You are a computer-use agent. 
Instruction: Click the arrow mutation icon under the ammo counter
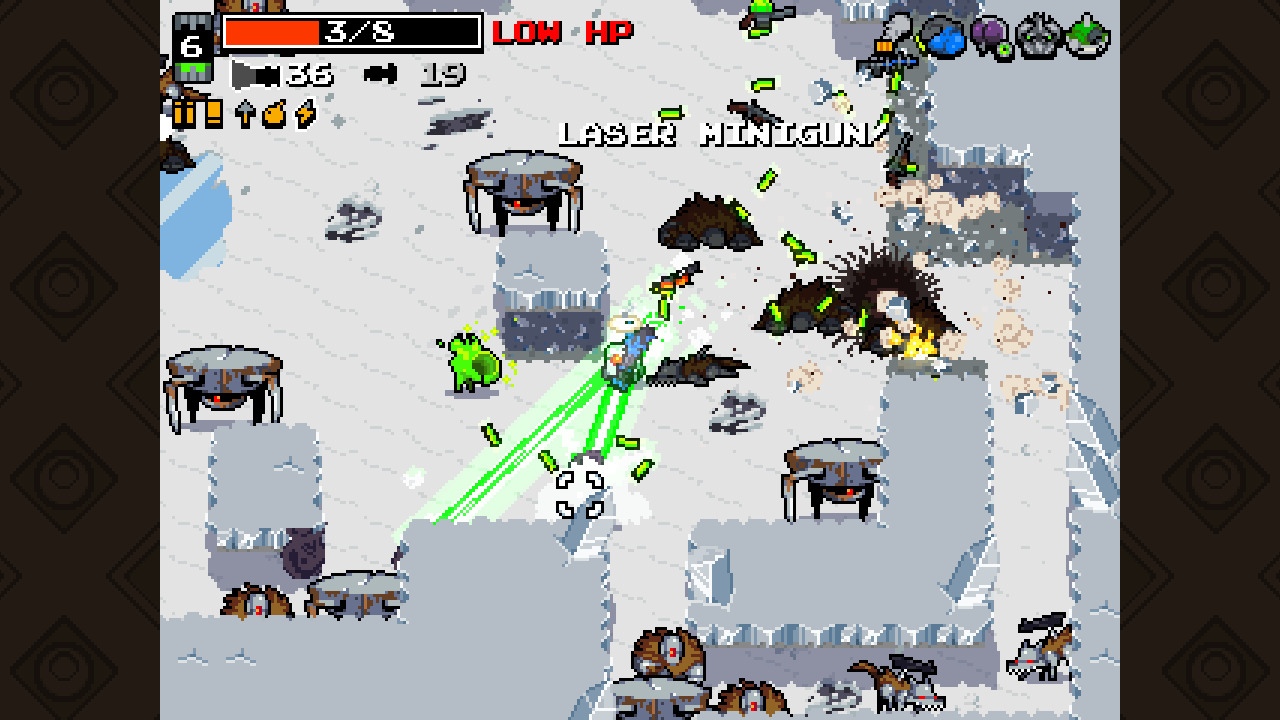point(244,113)
